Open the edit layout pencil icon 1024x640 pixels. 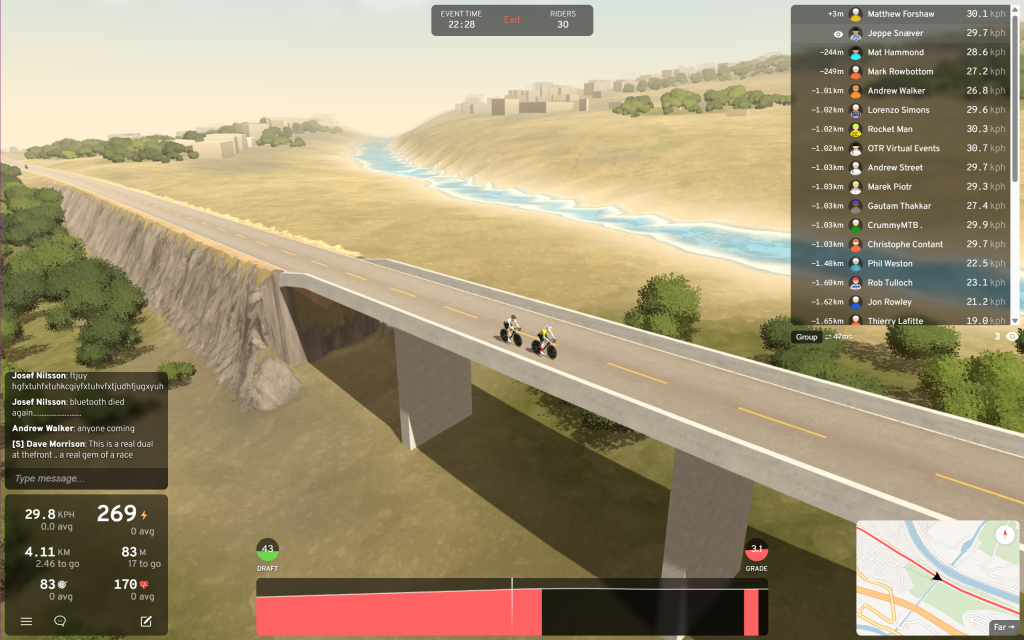[146, 621]
